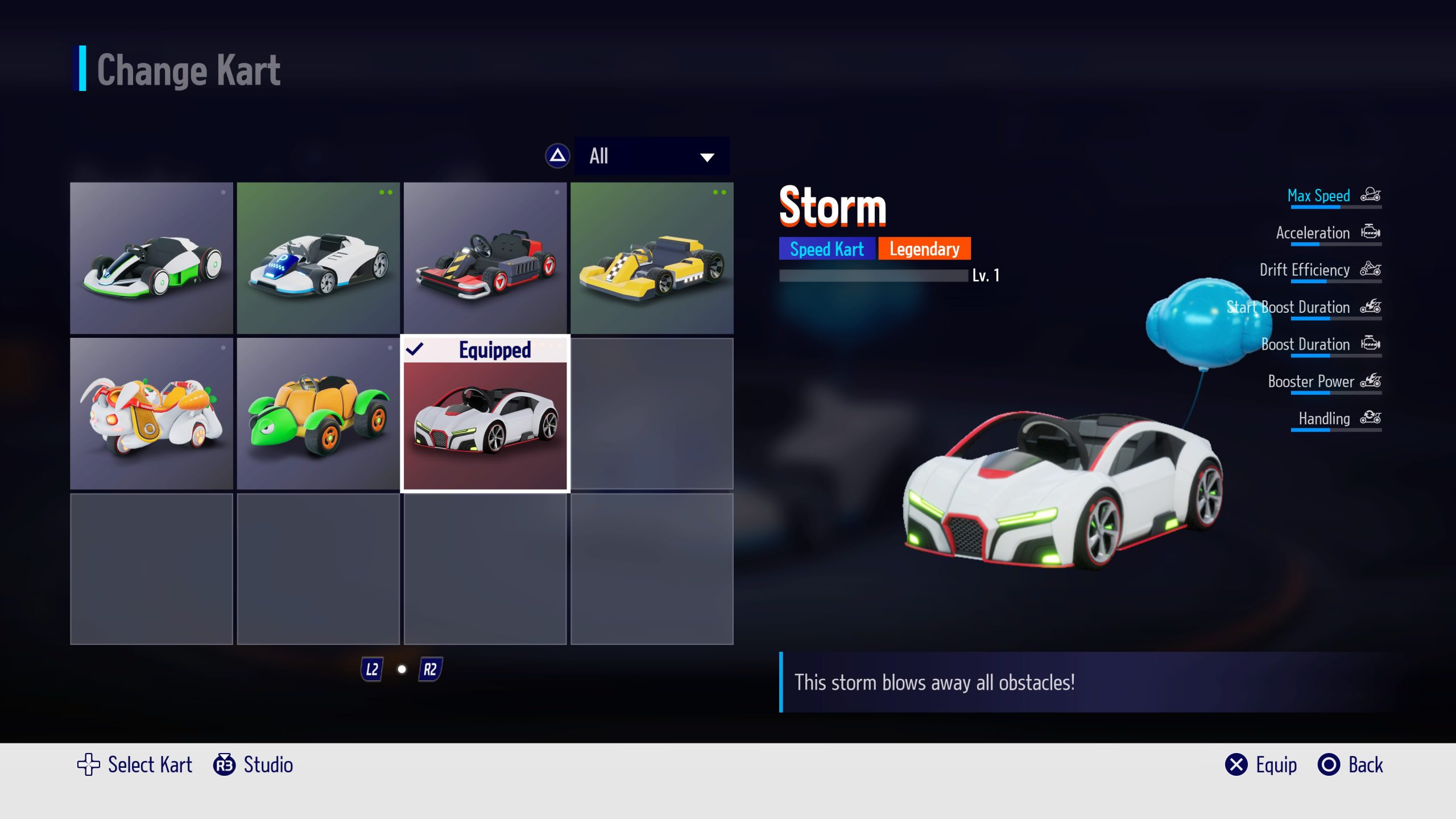Open the Studio option

tap(254, 765)
